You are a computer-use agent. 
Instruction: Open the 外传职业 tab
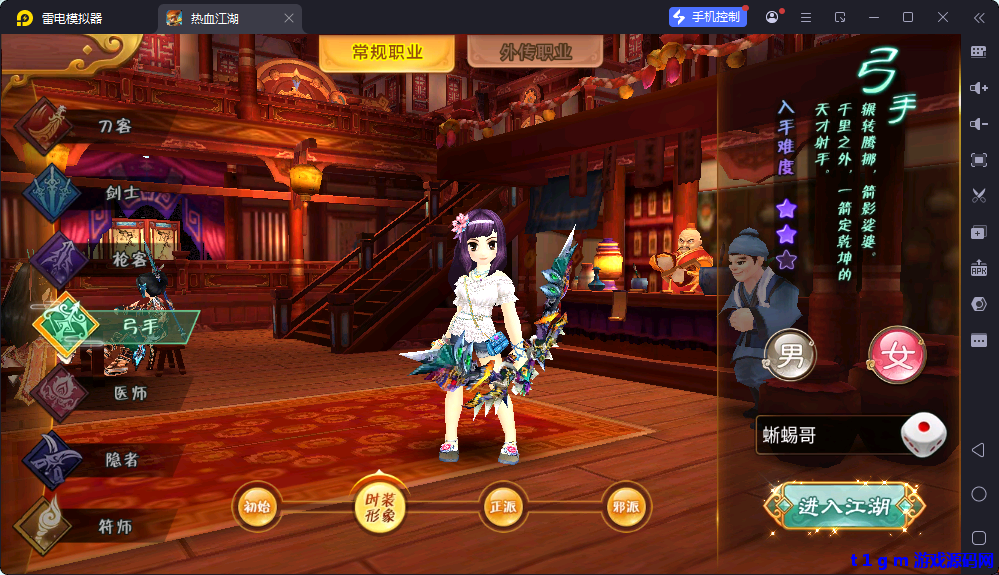click(535, 54)
